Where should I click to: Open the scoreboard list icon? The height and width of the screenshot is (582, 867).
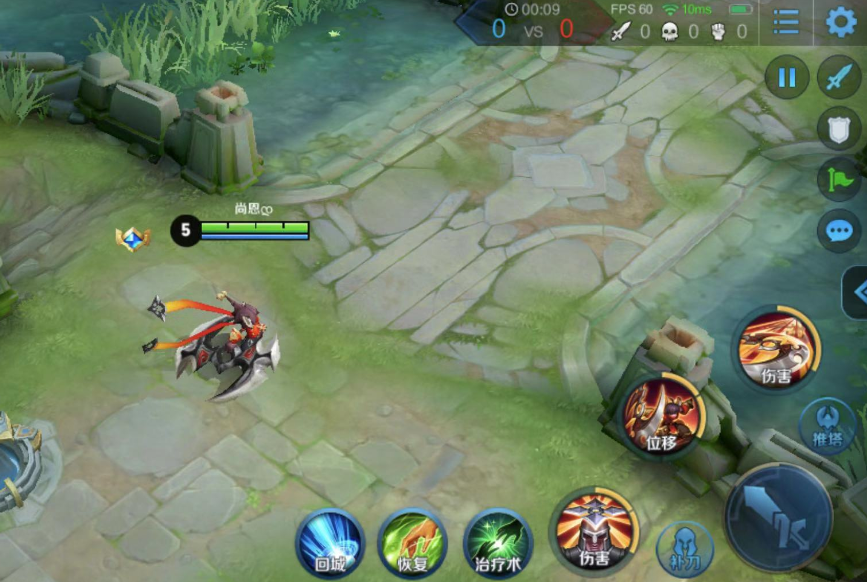pos(787,22)
